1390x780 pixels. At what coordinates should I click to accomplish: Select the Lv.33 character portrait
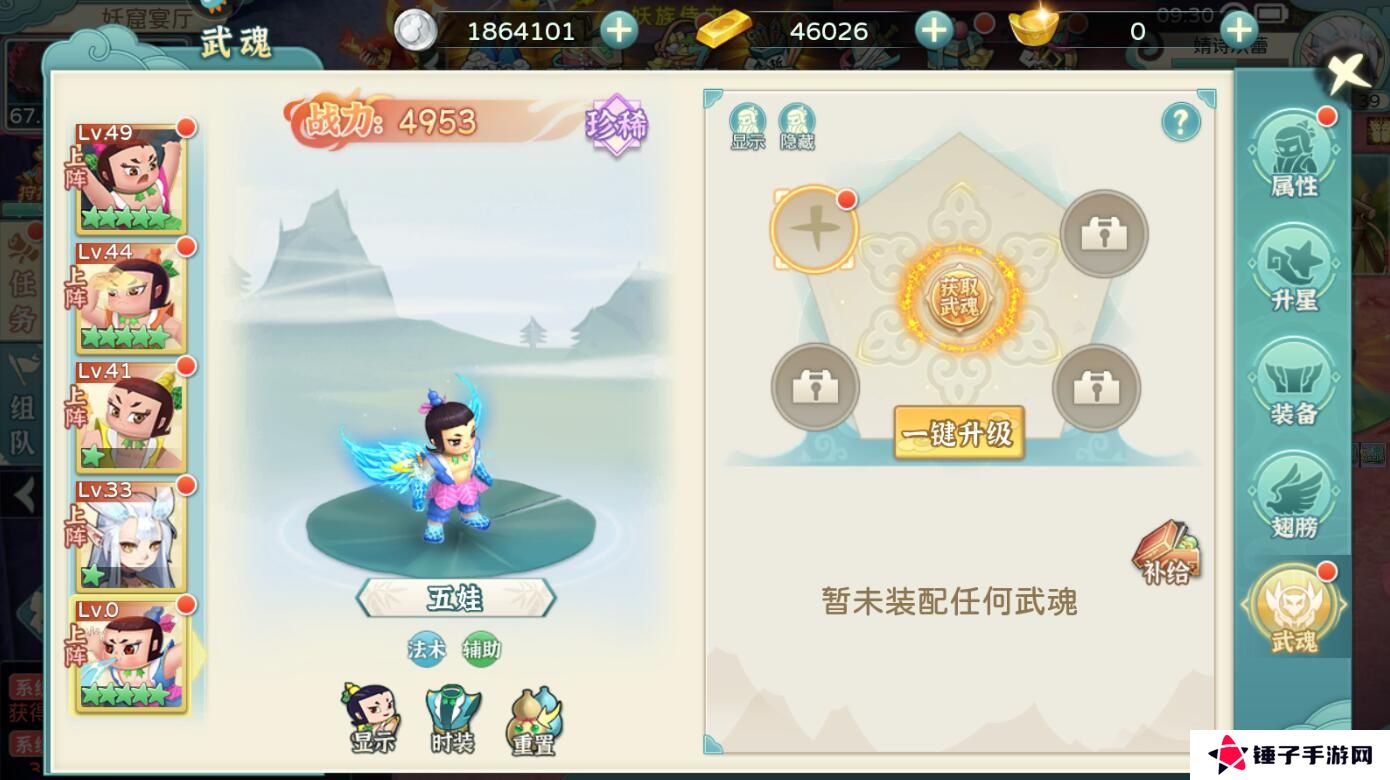(x=130, y=537)
